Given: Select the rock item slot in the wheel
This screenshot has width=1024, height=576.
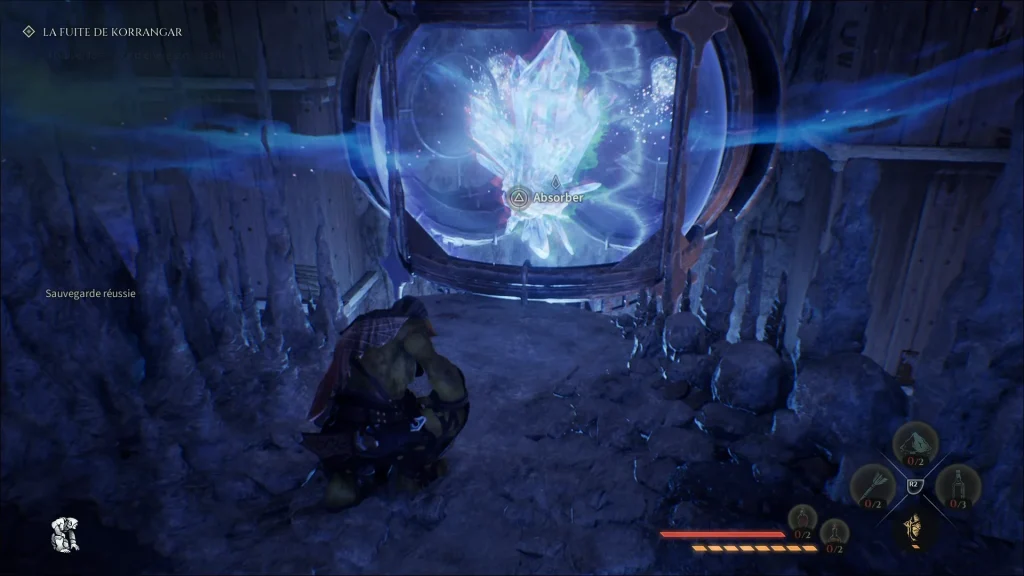Looking at the screenshot, I should 914,443.
